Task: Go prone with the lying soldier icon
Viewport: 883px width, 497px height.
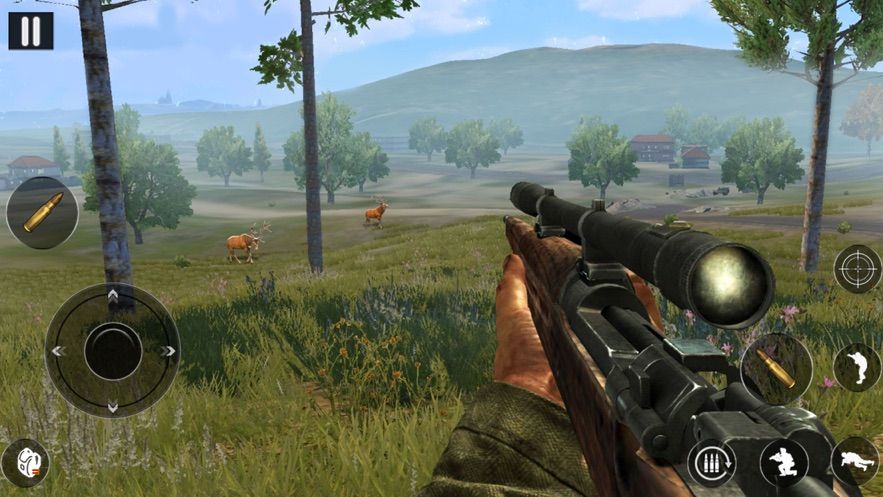Action: tap(855, 462)
